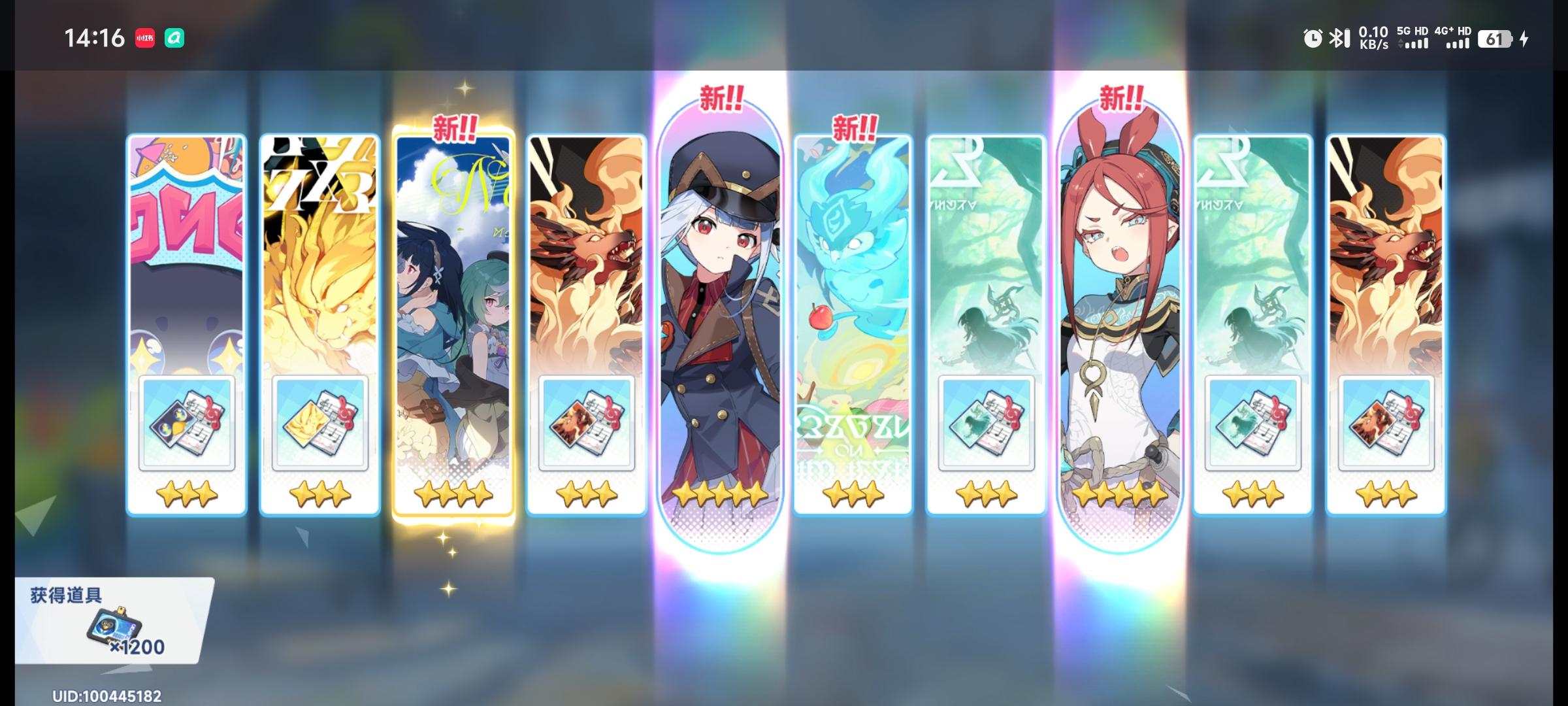Image resolution: width=1568 pixels, height=706 pixels.
Task: Click the Bluetooth icon in the status bar
Action: tap(1337, 39)
